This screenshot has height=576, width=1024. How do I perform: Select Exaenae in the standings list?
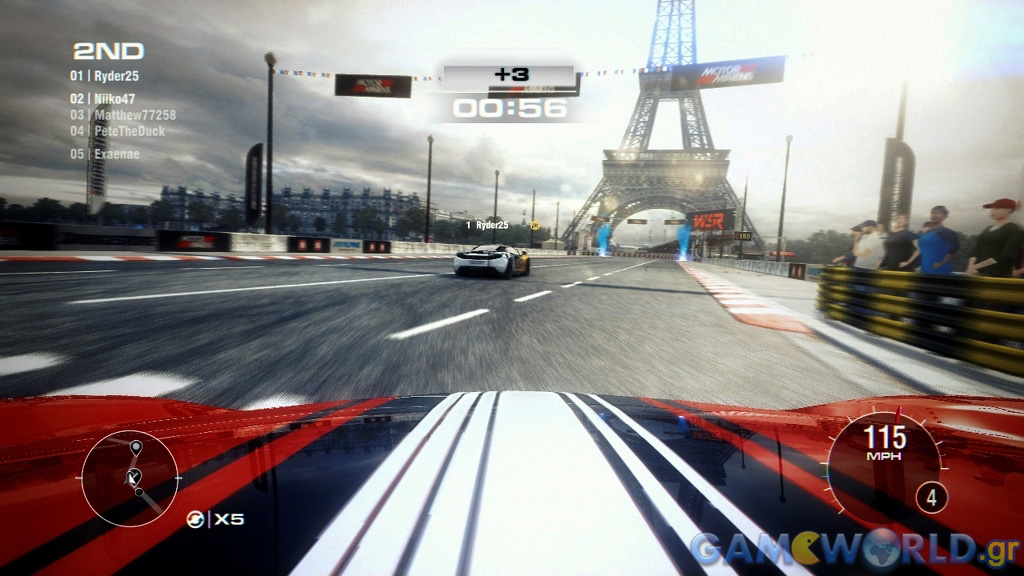(118, 154)
